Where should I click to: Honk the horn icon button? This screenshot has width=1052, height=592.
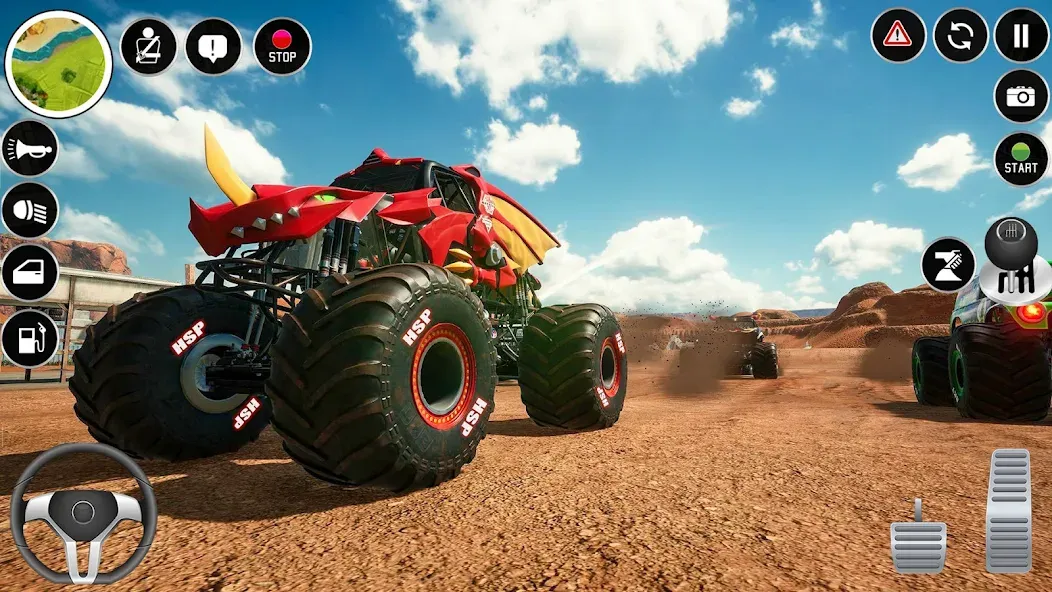pos(30,149)
